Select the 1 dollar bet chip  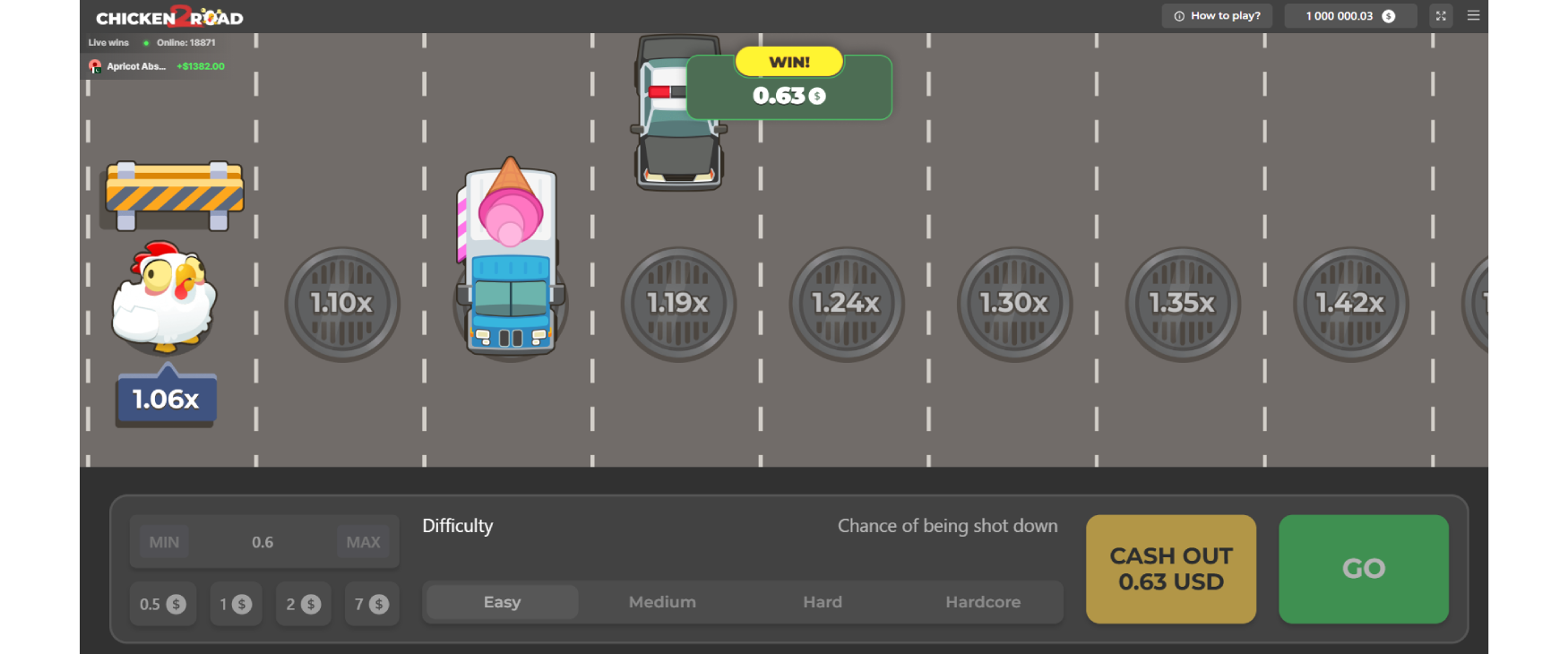click(x=236, y=604)
